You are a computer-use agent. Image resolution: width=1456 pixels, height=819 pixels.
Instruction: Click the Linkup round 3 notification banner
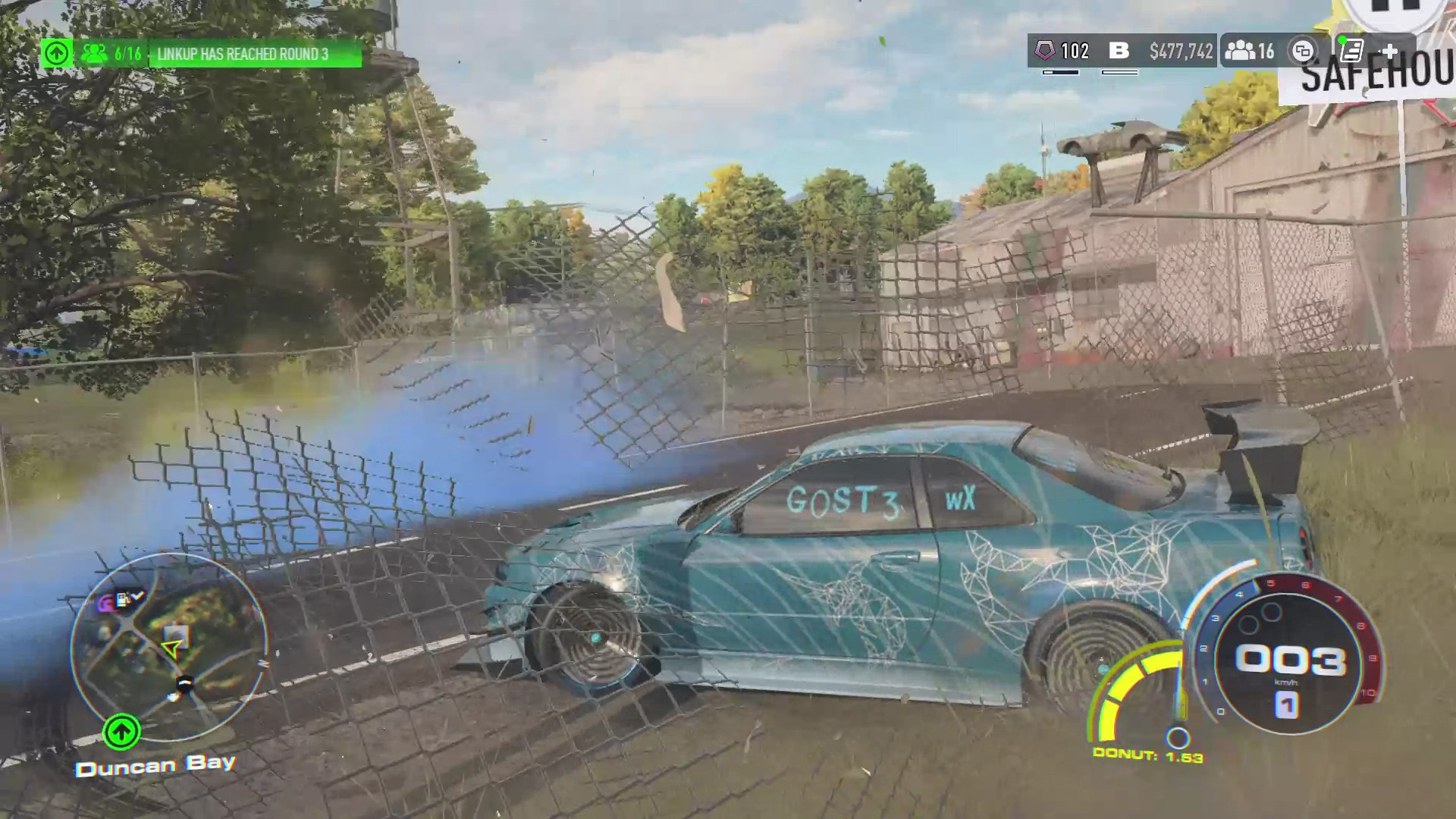click(x=255, y=54)
